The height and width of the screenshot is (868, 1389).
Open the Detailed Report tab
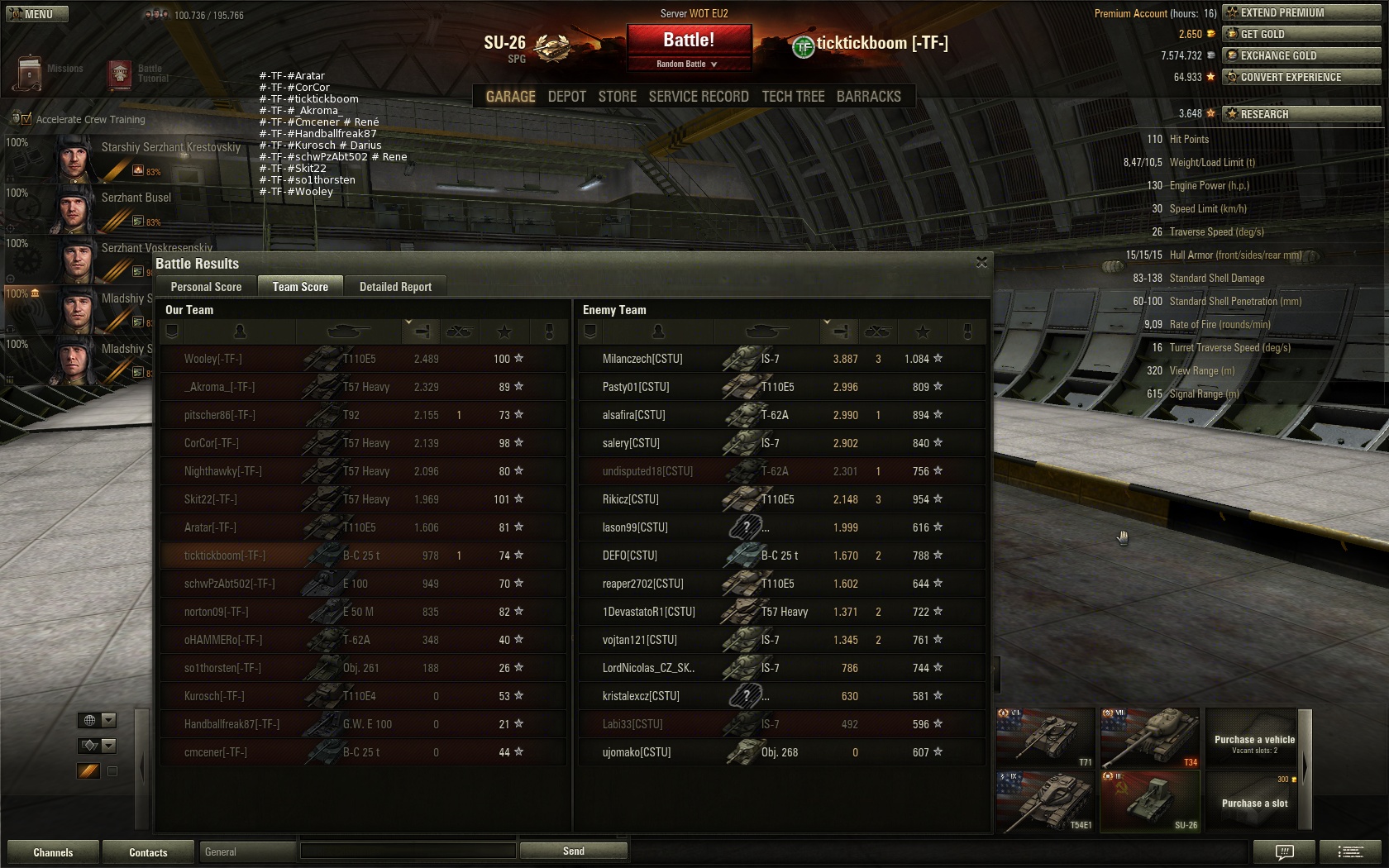pyautogui.click(x=395, y=287)
